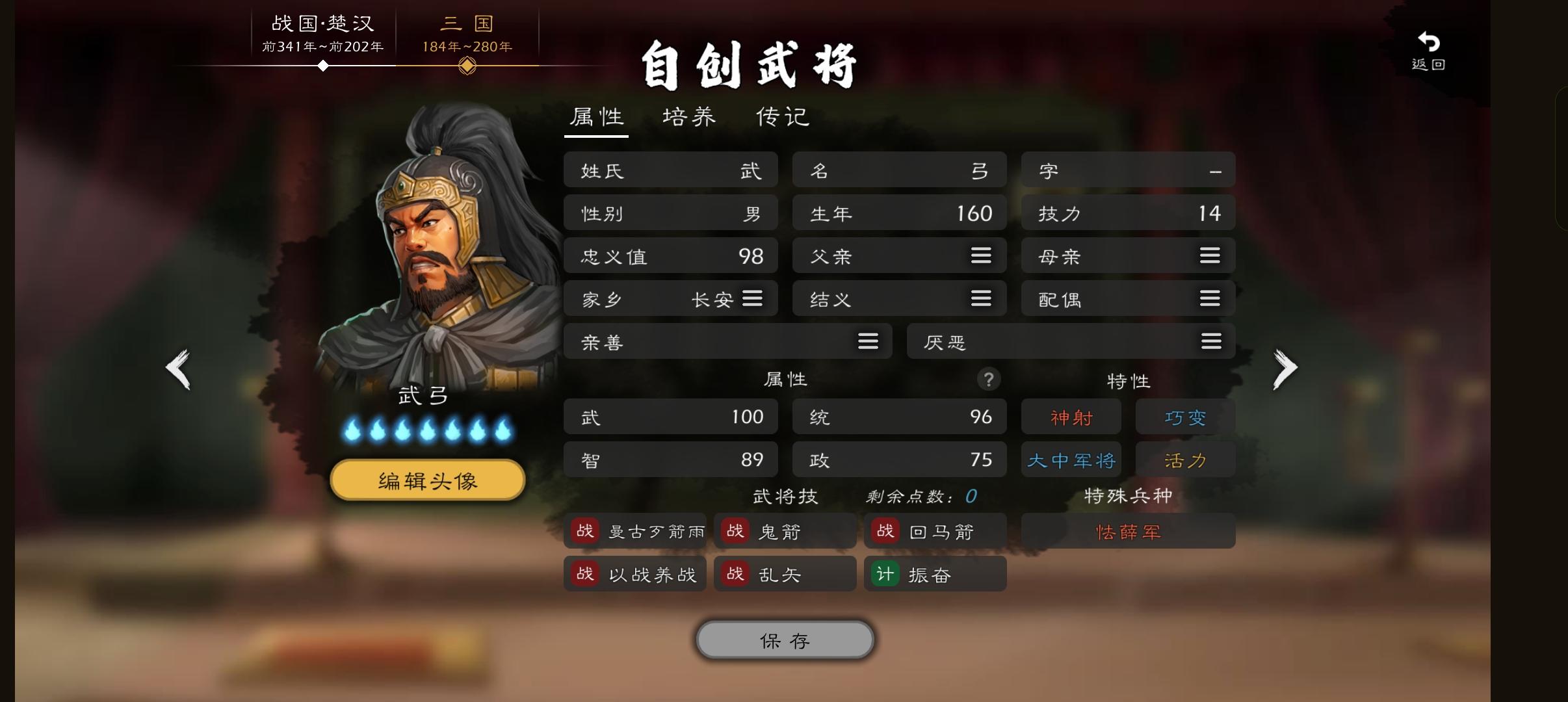Screen dimensions: 1568x702
Task: Enable the 活力 trait
Action: point(1184,459)
